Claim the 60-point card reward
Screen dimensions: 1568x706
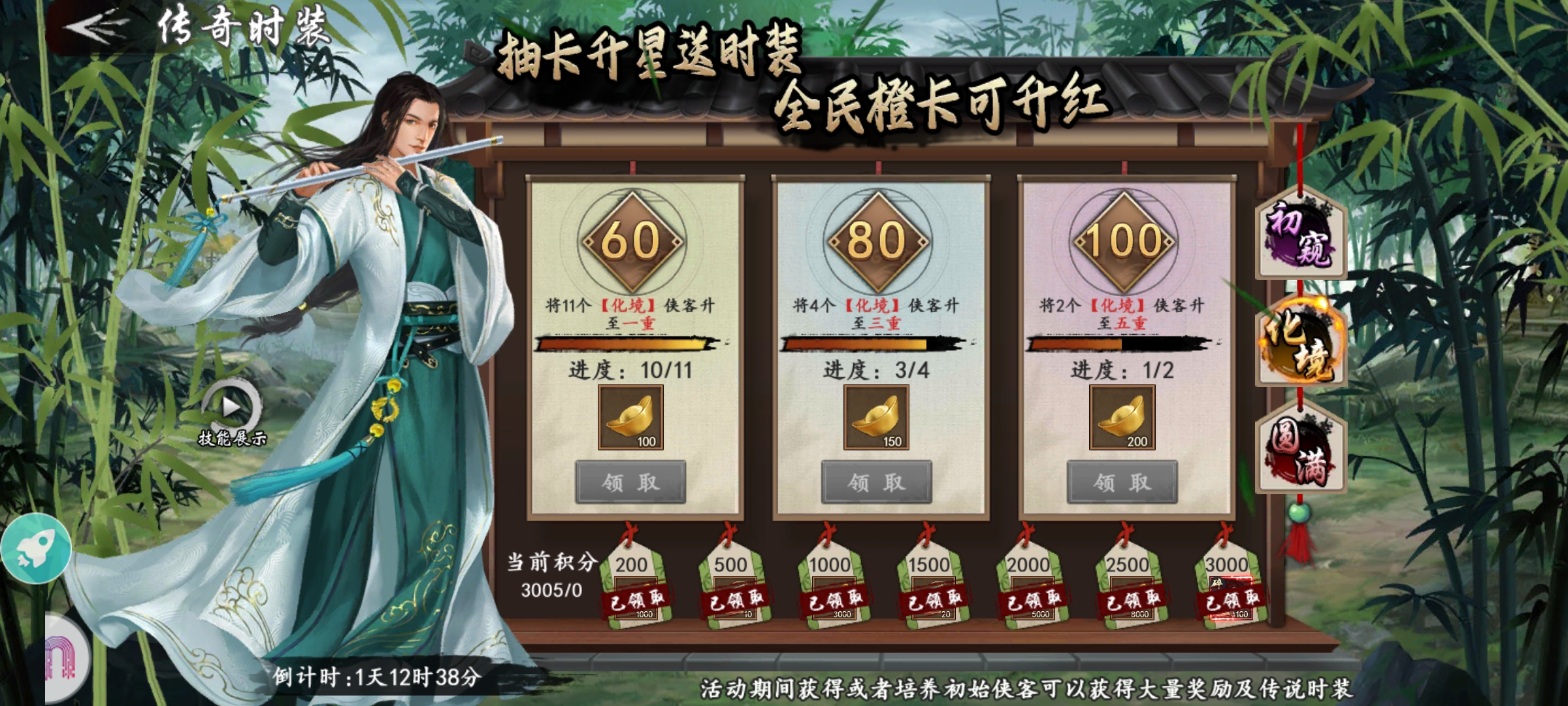[630, 482]
